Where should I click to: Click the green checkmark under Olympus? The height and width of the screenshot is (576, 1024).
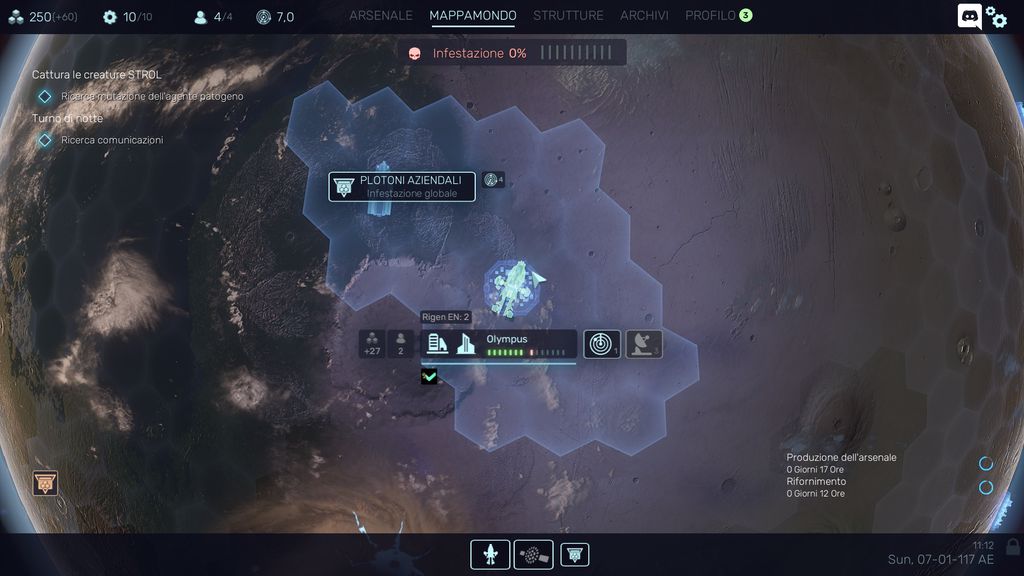pyautogui.click(x=429, y=377)
